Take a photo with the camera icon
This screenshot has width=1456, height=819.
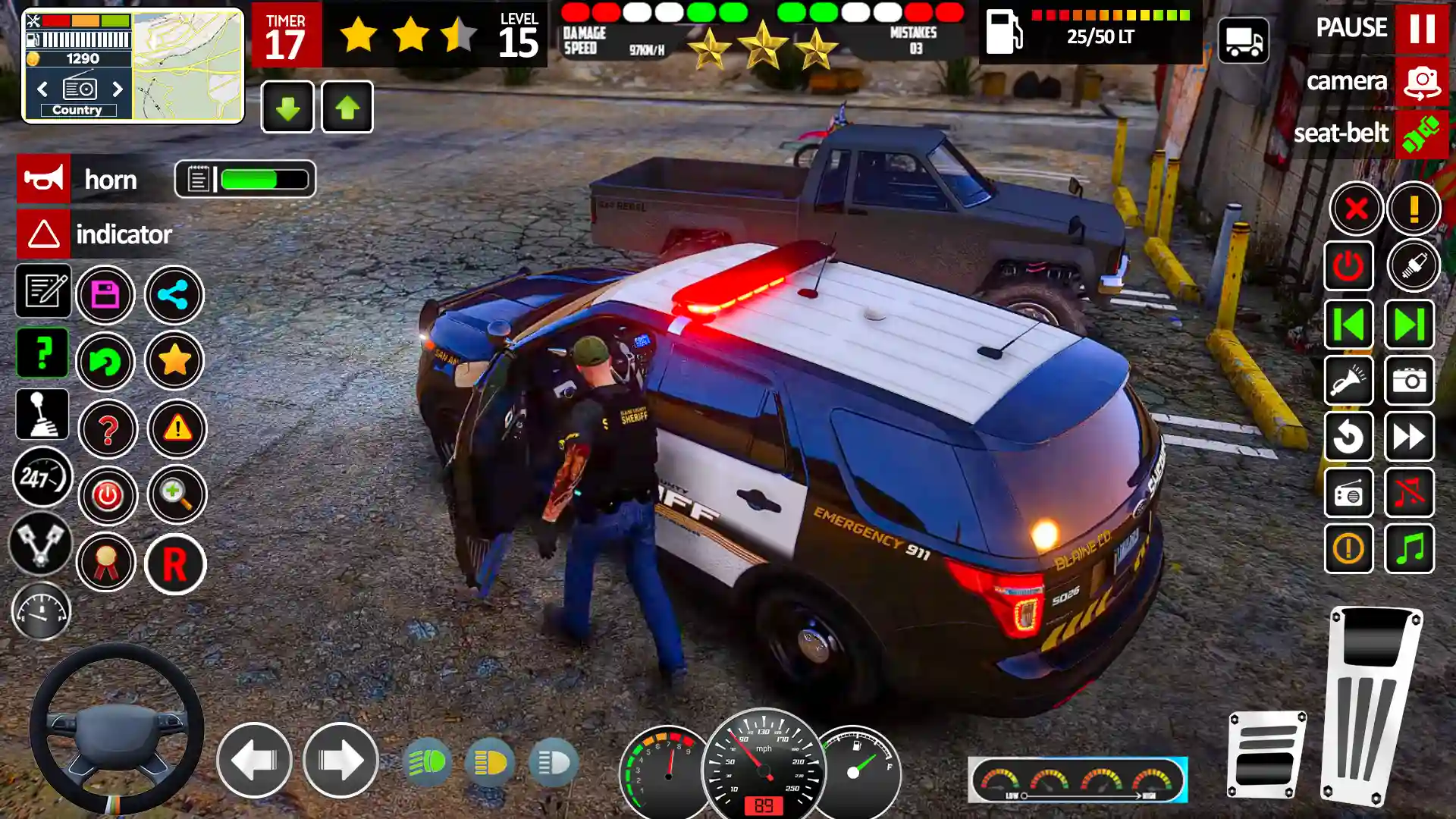point(1410,381)
